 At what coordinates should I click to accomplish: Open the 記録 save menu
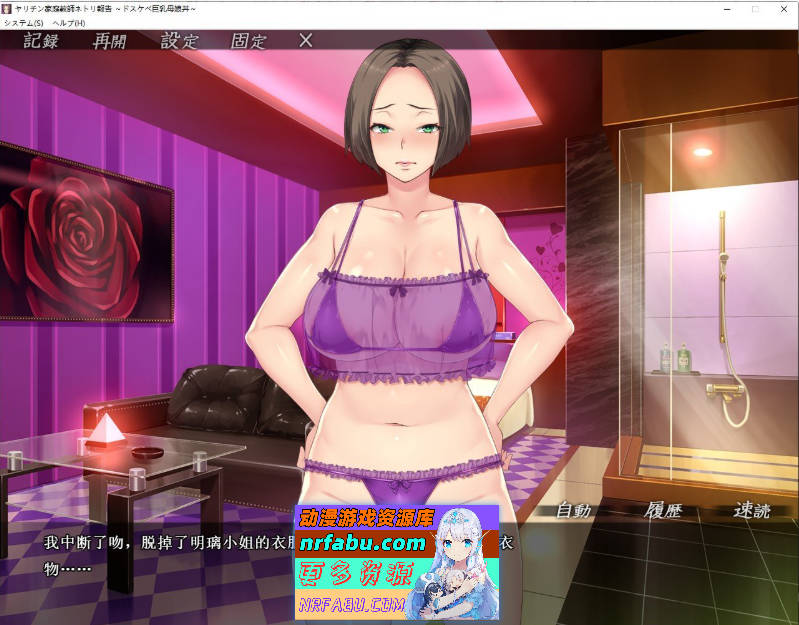pos(41,41)
